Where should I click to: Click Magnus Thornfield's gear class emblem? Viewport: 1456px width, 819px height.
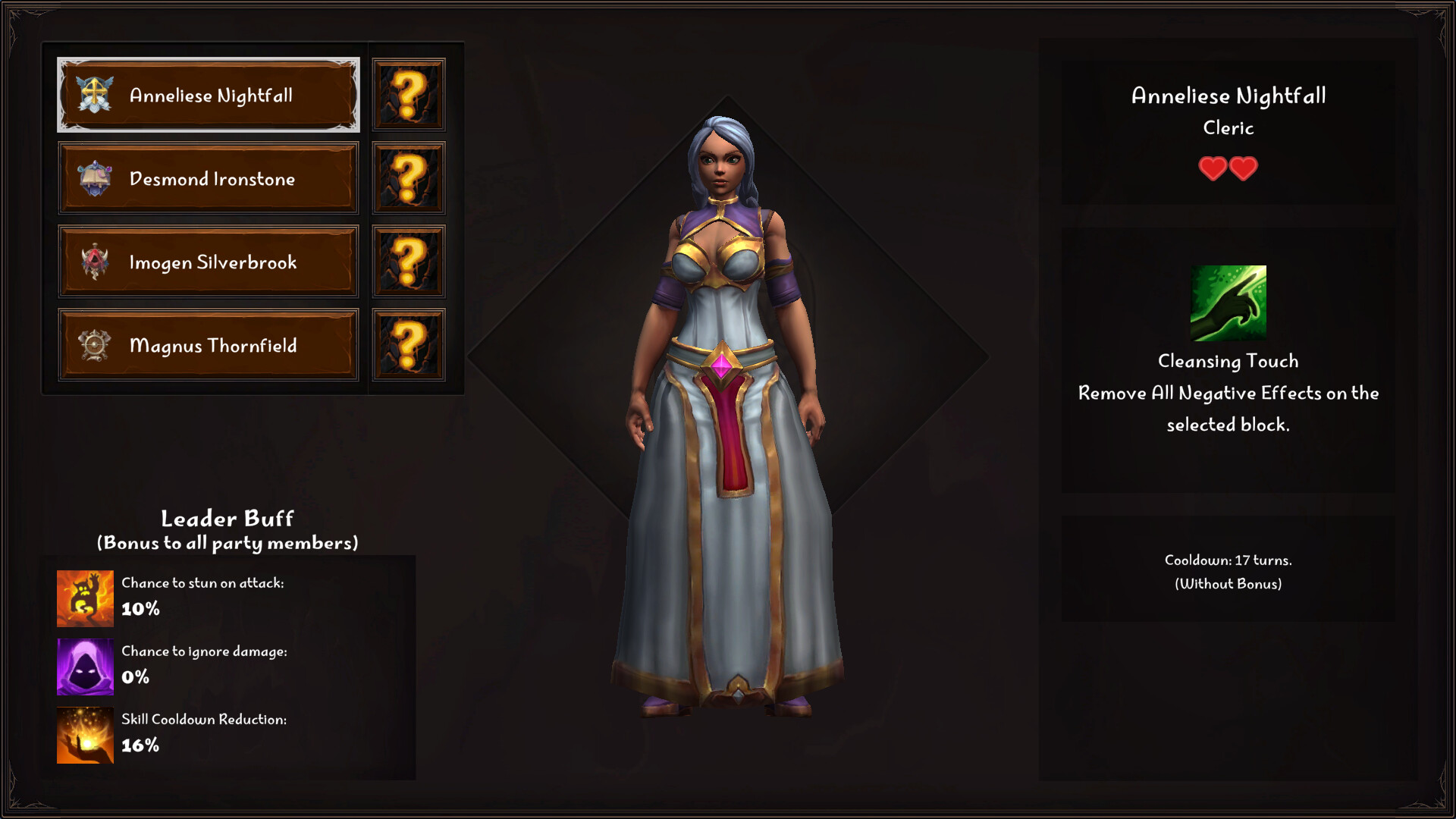click(96, 345)
